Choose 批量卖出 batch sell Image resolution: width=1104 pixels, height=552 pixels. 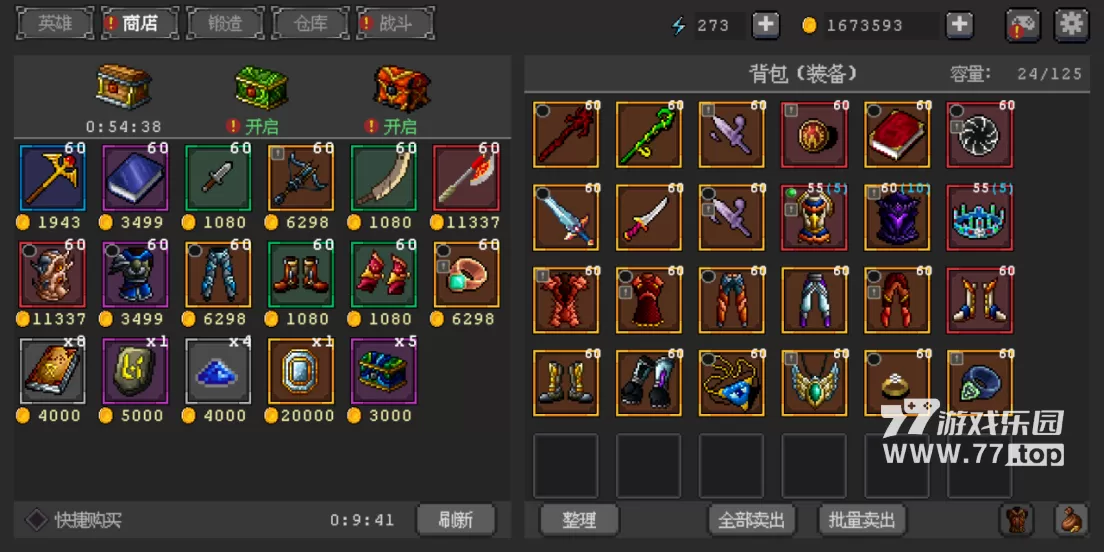(862, 520)
